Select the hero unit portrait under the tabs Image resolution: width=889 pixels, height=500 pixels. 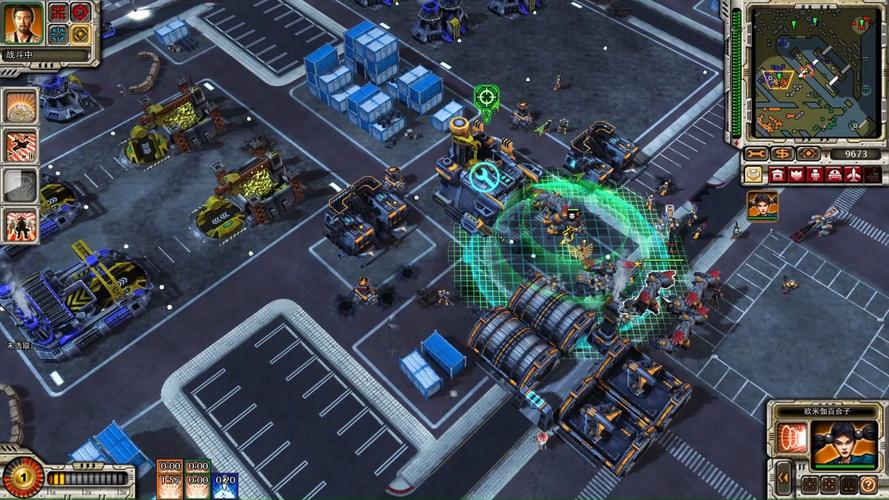761,206
